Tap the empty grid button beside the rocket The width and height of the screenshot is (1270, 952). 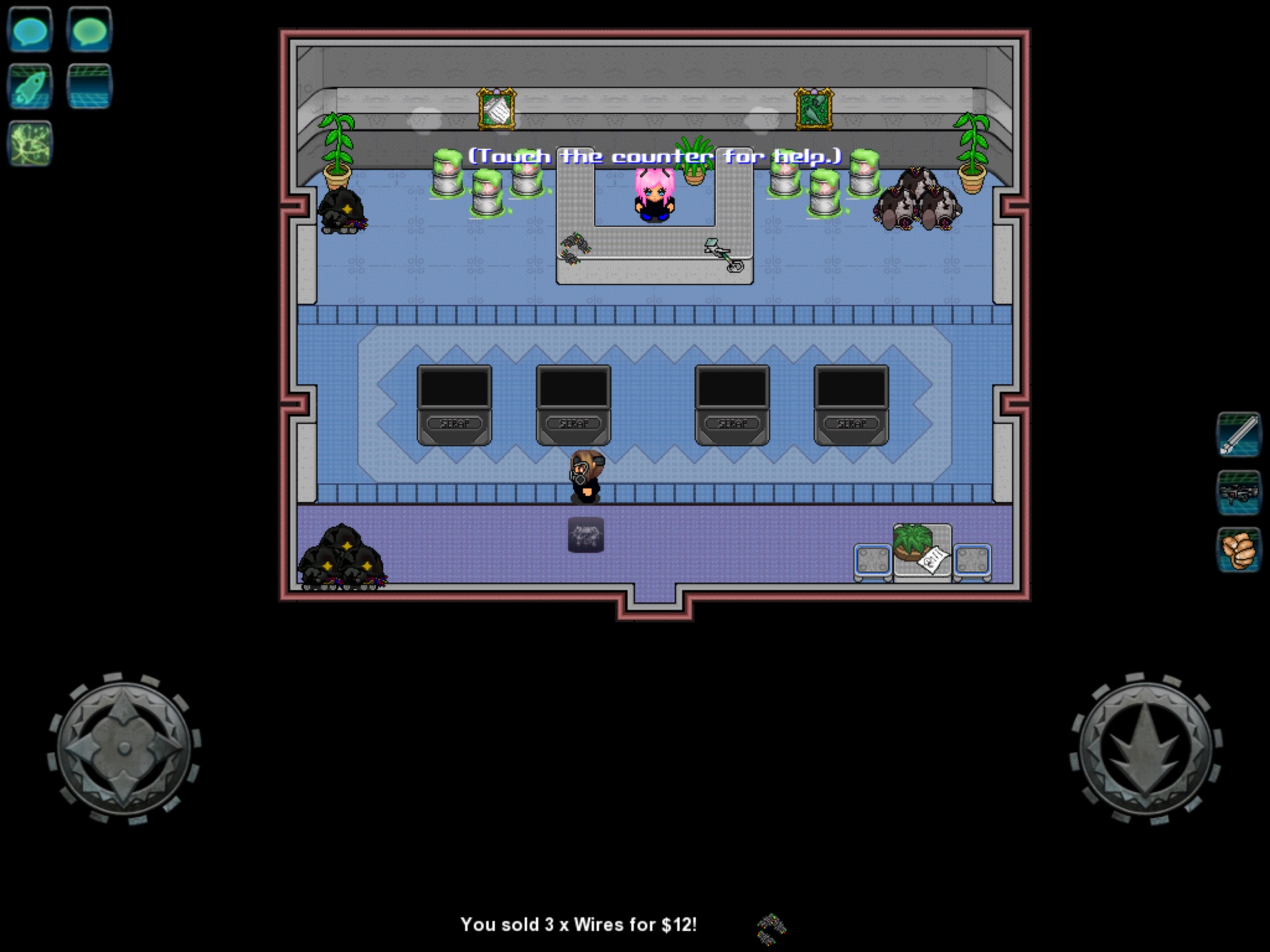pyautogui.click(x=89, y=86)
